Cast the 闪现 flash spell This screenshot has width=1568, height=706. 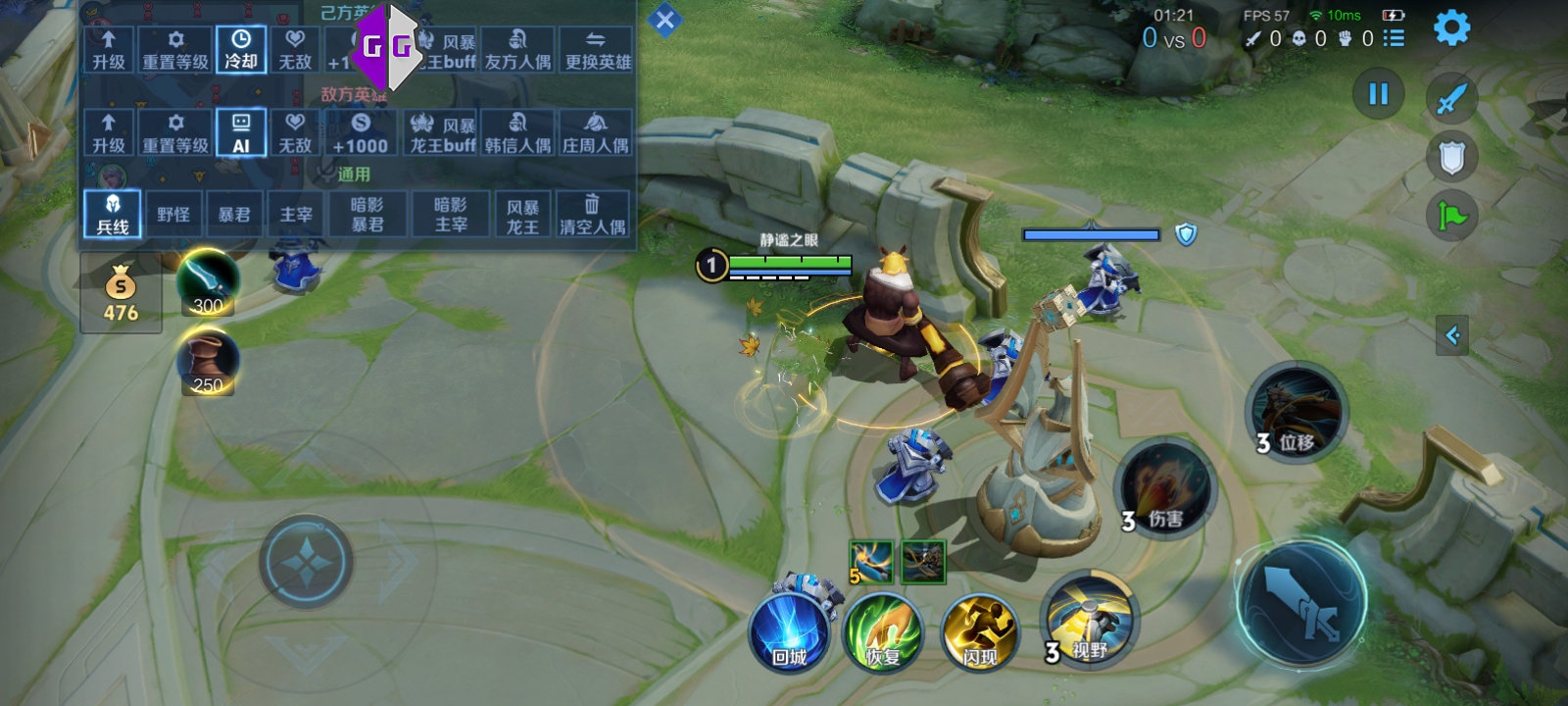pyautogui.click(x=979, y=632)
